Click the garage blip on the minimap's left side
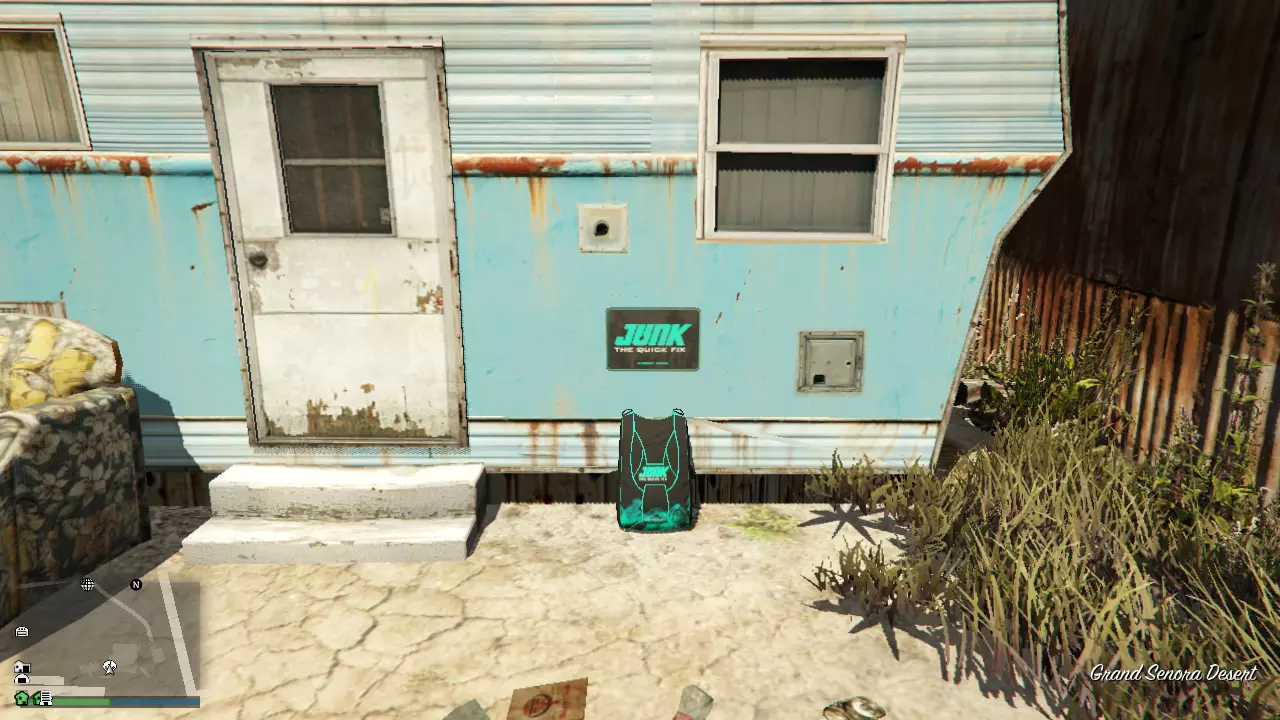 pyautogui.click(x=22, y=631)
